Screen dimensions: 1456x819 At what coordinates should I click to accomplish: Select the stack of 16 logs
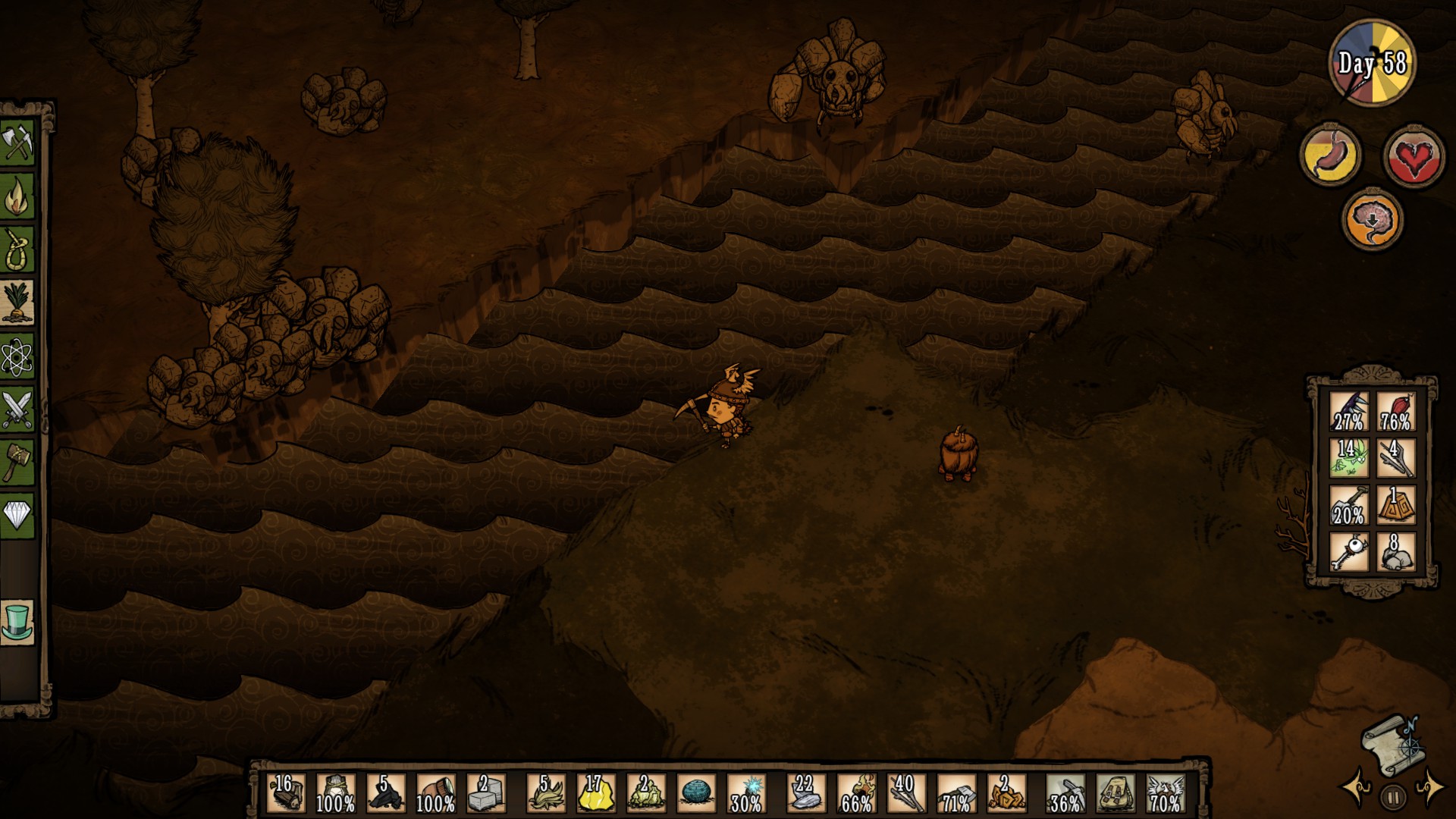[x=286, y=793]
